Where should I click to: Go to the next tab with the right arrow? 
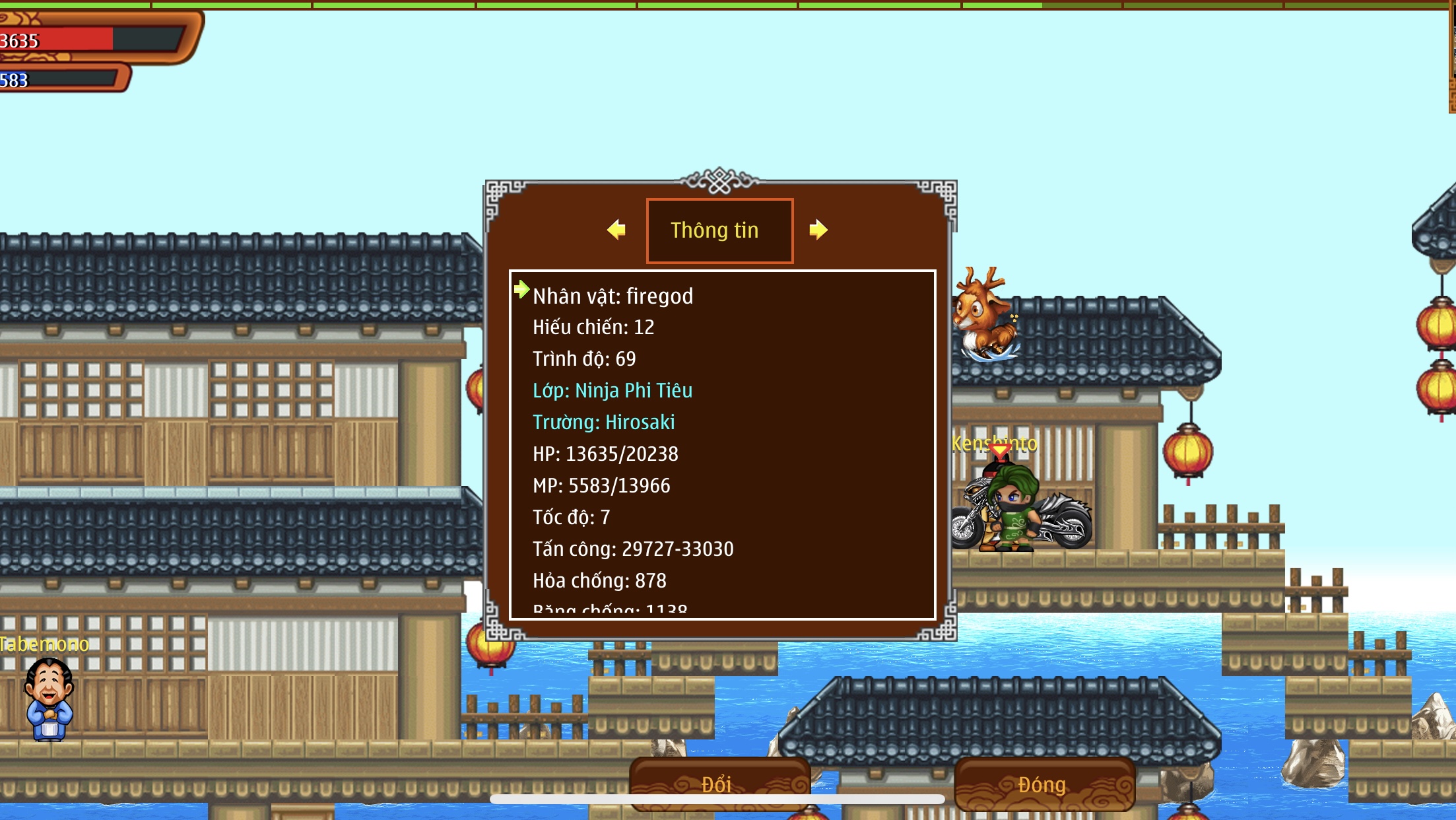tap(818, 230)
